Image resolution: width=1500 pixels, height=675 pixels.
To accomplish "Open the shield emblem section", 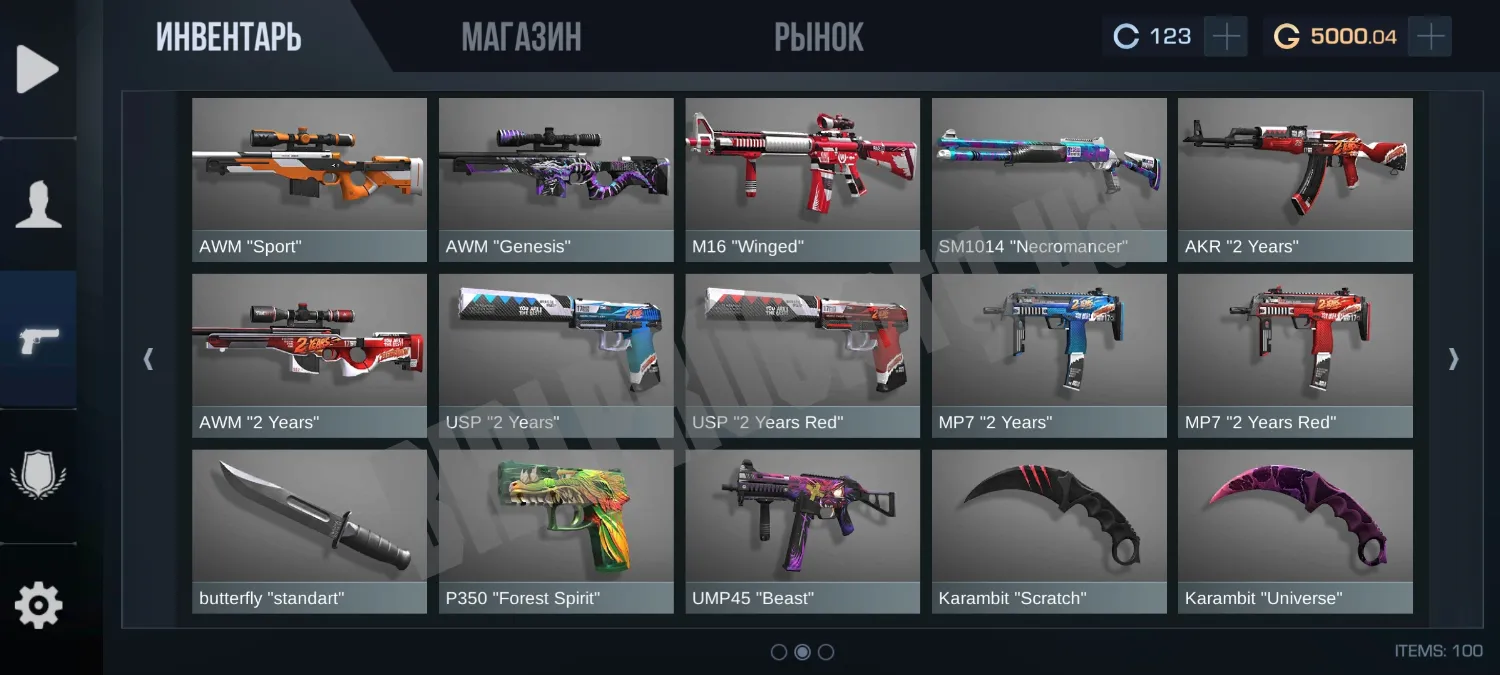I will click(x=38, y=473).
